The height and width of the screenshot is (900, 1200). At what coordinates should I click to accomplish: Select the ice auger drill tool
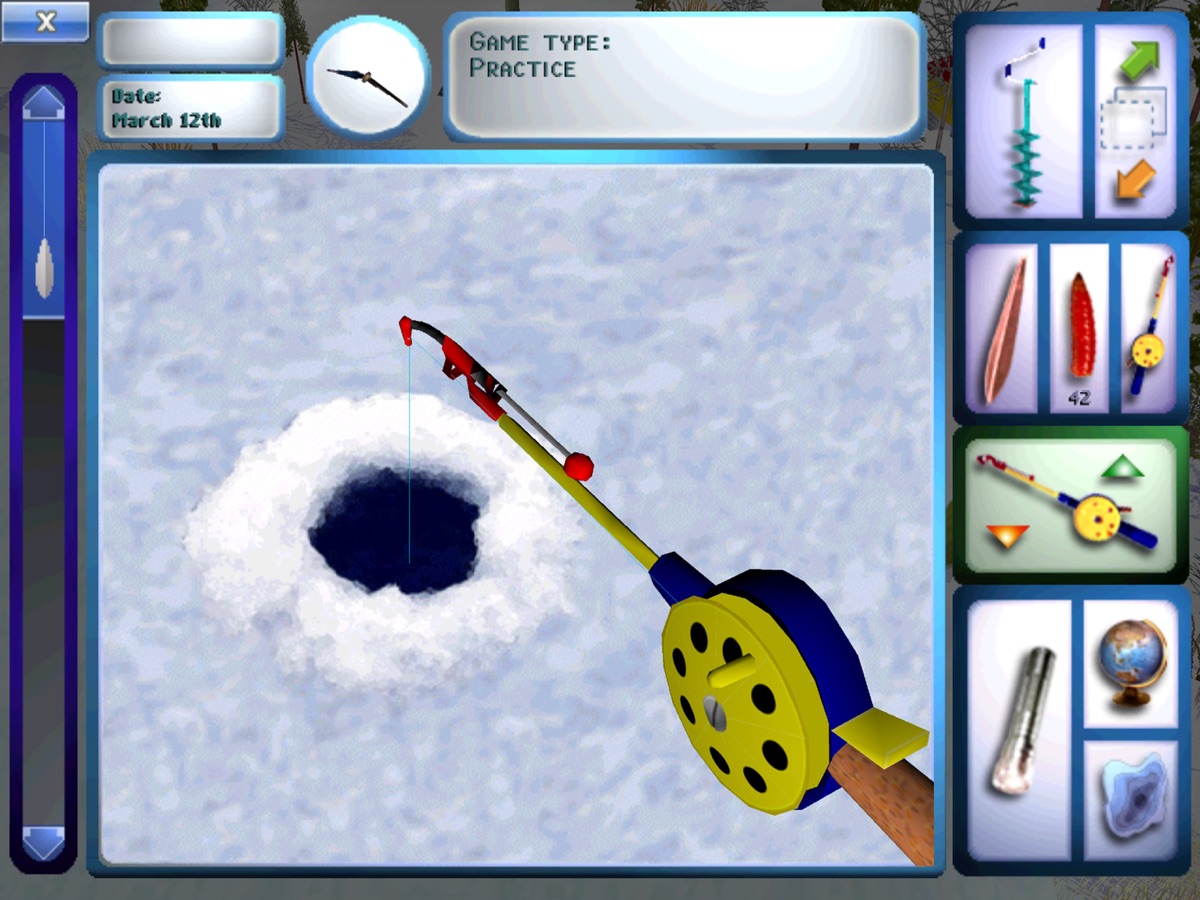(1023, 122)
